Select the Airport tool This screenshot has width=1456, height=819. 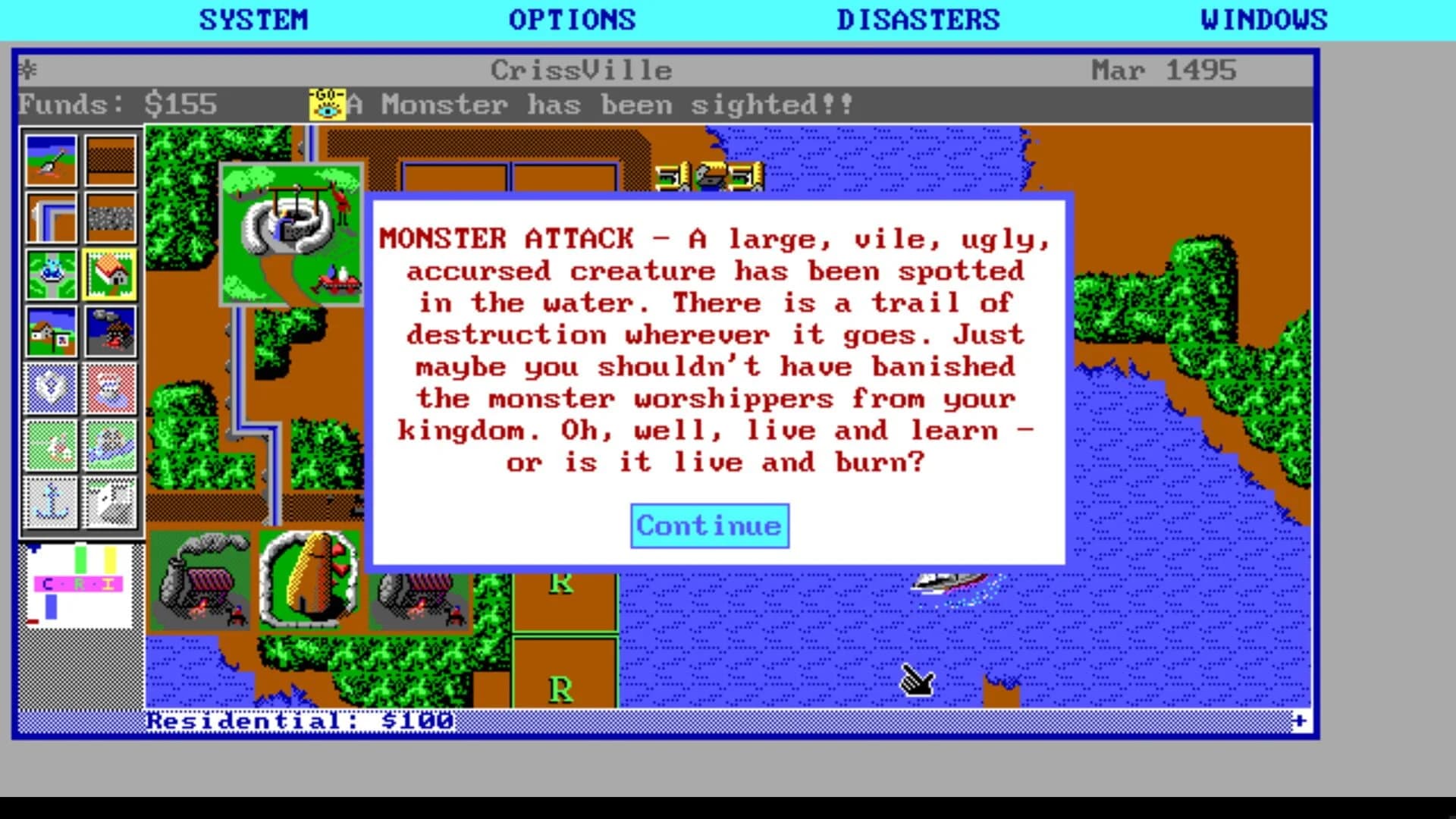(111, 502)
